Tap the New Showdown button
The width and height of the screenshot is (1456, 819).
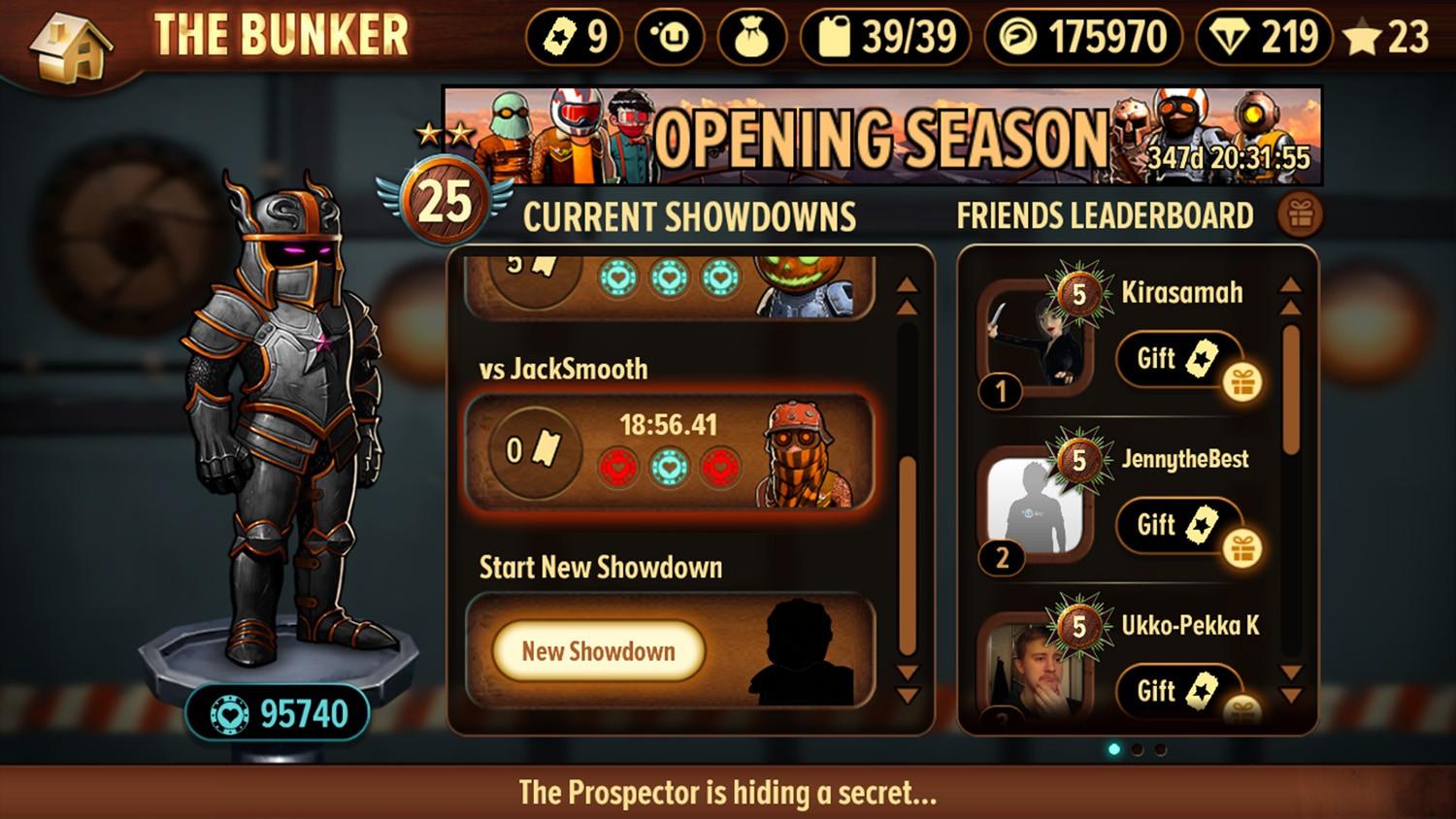598,650
